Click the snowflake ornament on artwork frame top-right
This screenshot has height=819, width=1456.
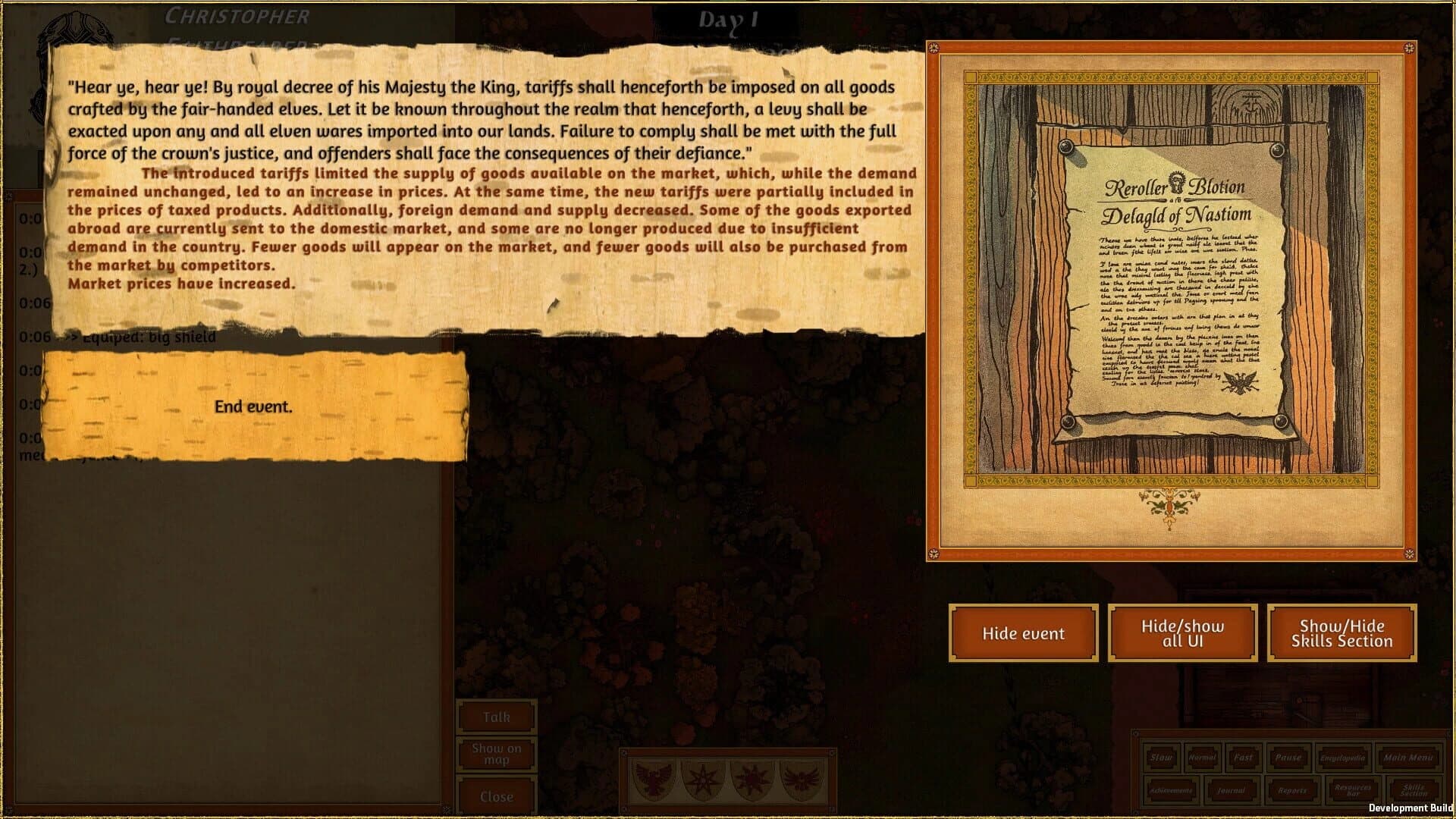point(1409,50)
